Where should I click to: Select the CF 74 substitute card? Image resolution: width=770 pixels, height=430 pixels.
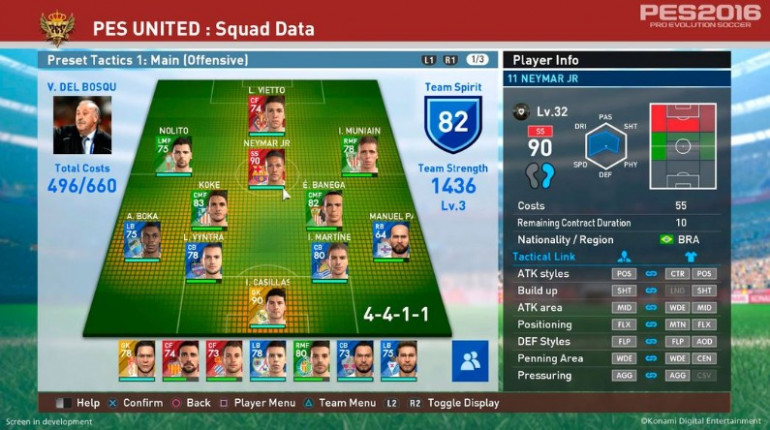[181, 360]
